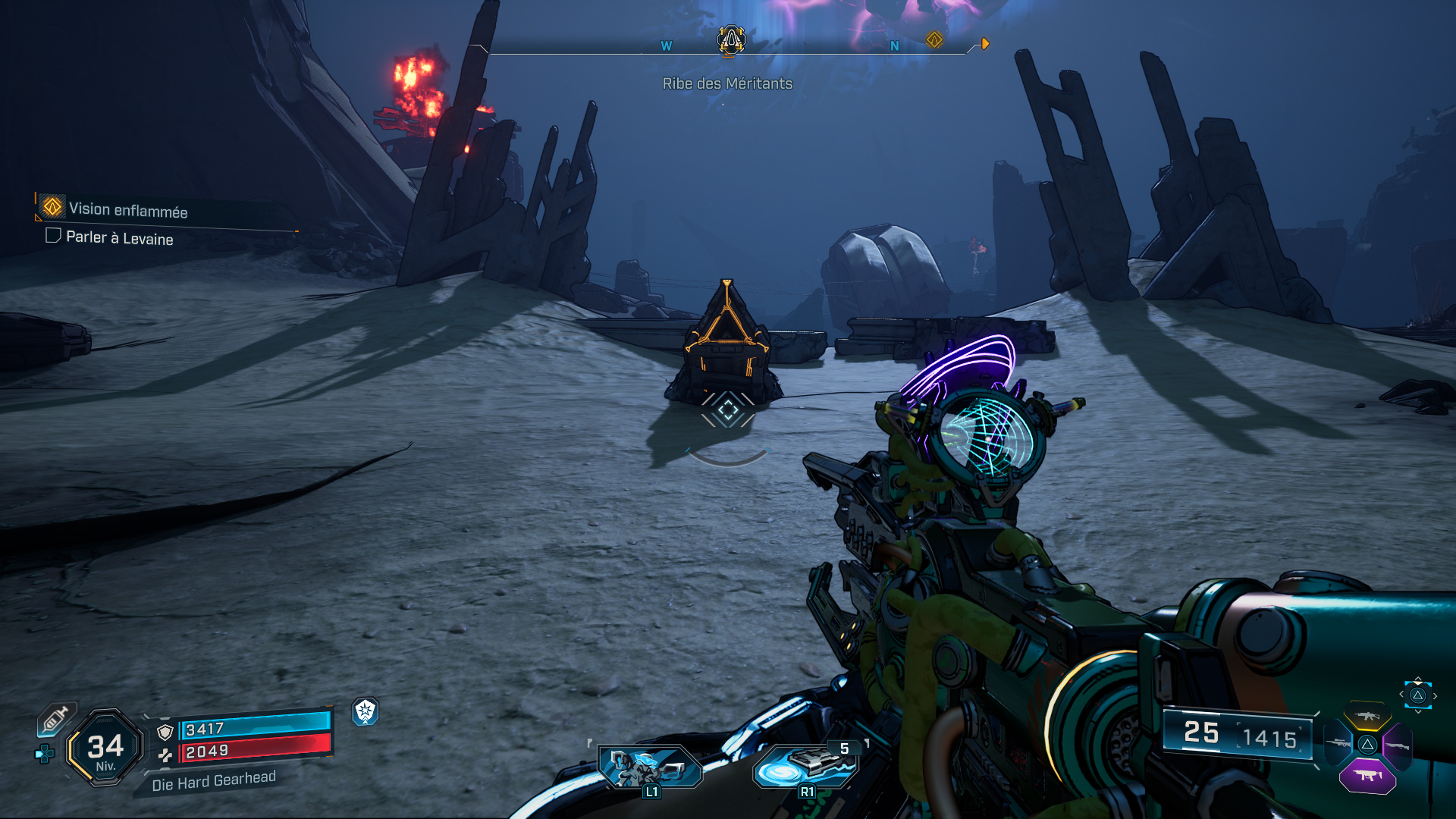The image size is (1456, 819).
Task: Select the SMG slot at the wheel bottom
Action: tap(1367, 775)
